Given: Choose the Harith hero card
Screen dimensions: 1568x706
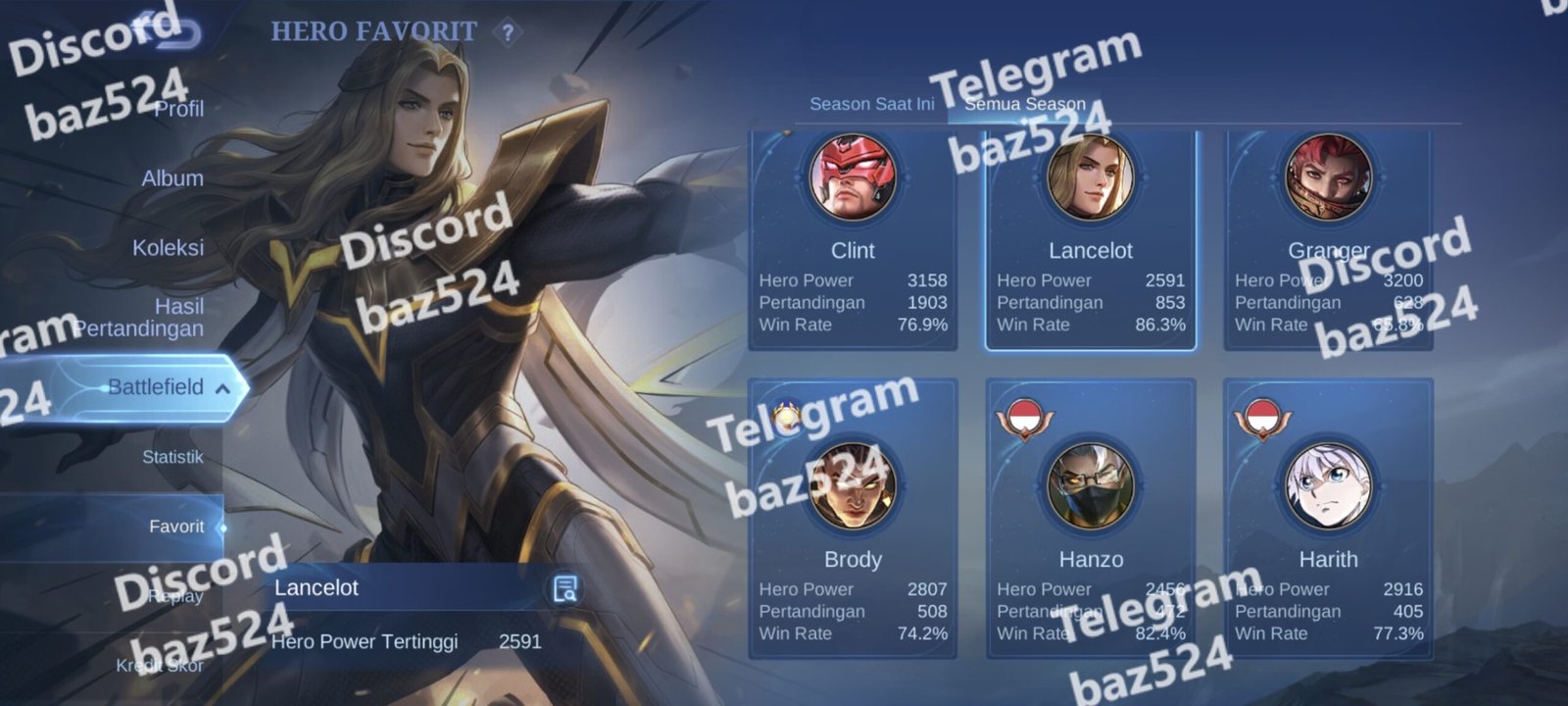Looking at the screenshot, I should click(x=1328, y=520).
